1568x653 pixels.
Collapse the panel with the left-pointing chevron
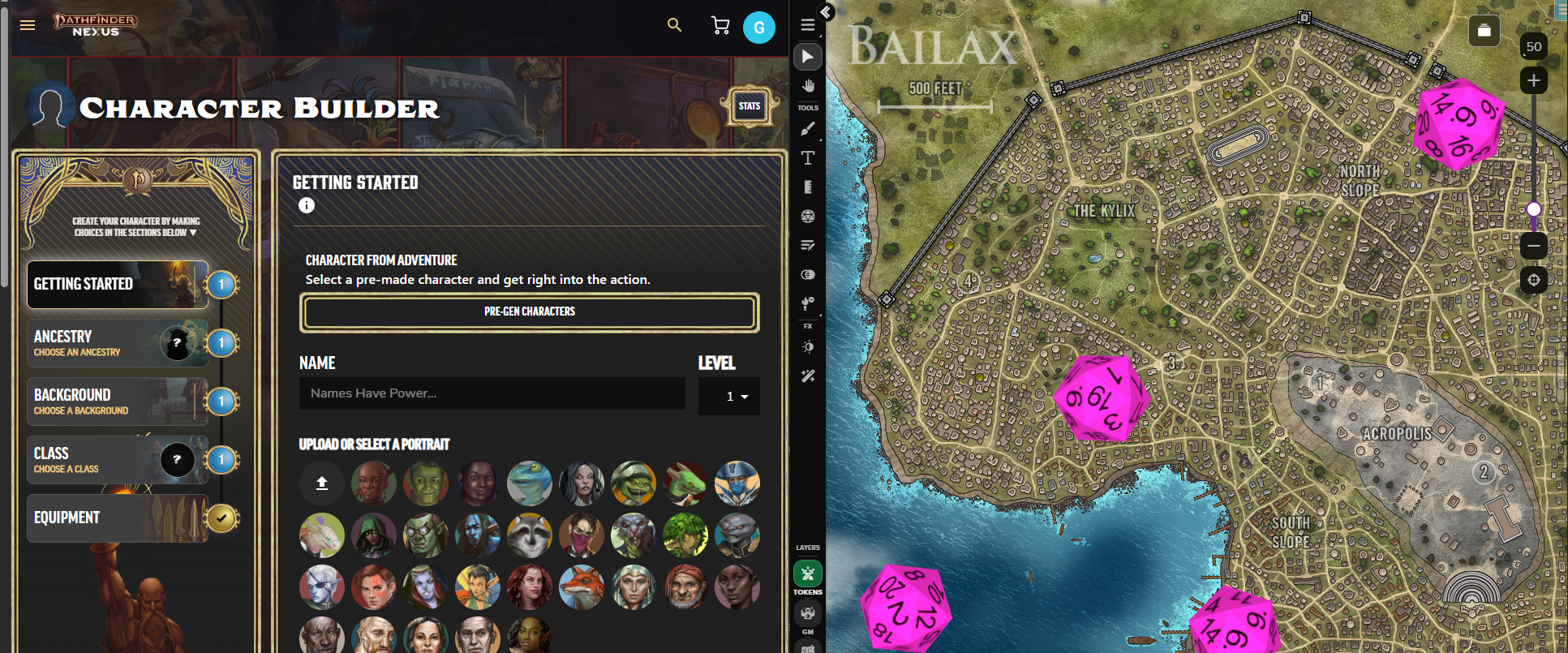pos(827,12)
